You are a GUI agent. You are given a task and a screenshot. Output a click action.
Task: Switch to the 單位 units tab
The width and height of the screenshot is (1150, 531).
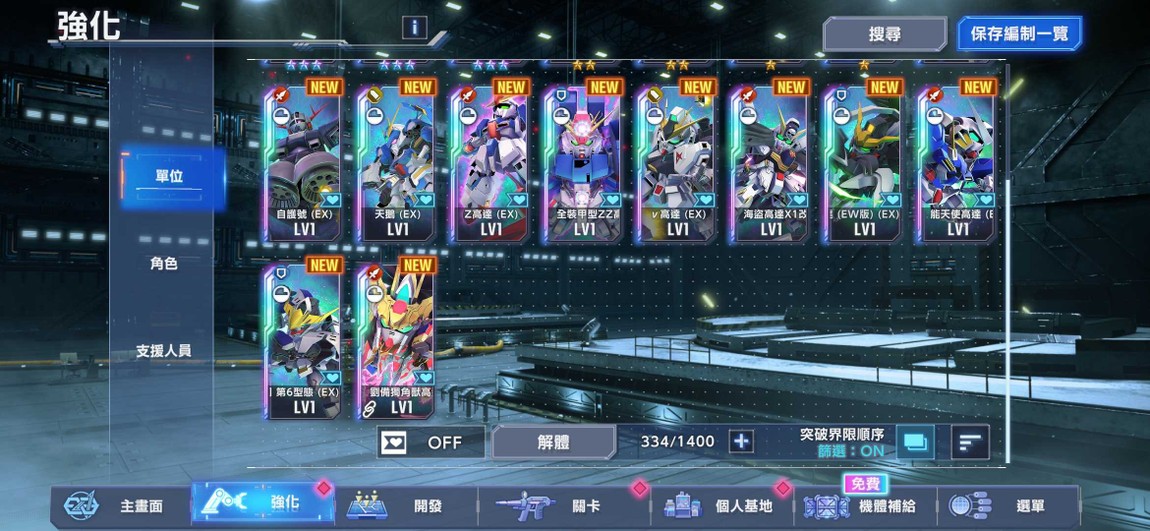coord(169,176)
